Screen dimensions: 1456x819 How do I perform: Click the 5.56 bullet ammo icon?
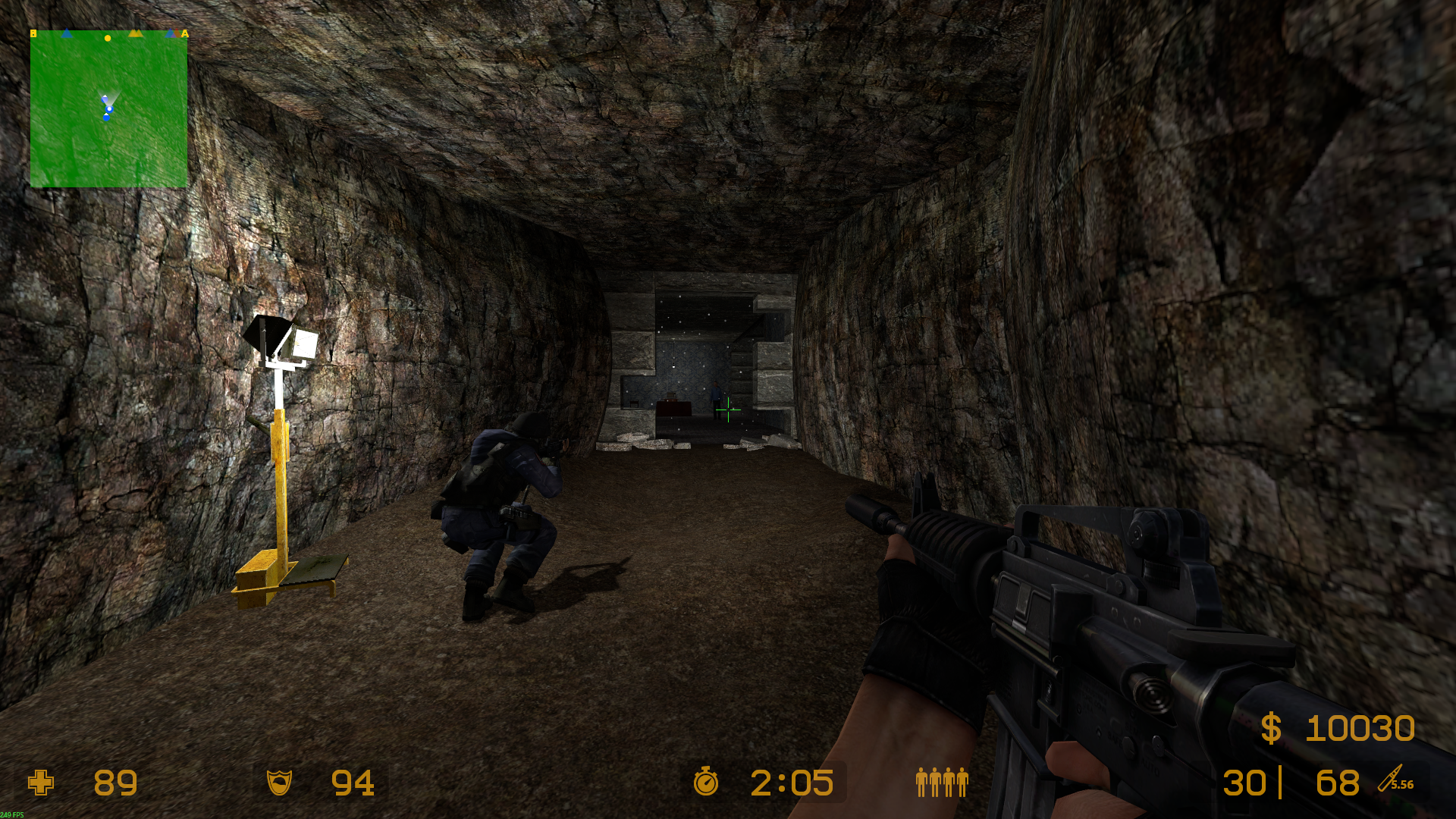click(x=1395, y=780)
